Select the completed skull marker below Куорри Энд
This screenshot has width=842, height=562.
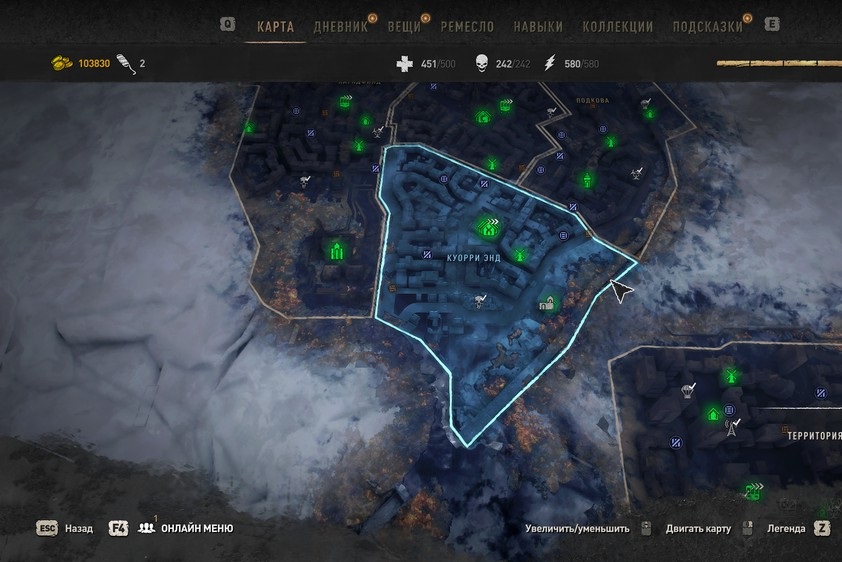481,298
